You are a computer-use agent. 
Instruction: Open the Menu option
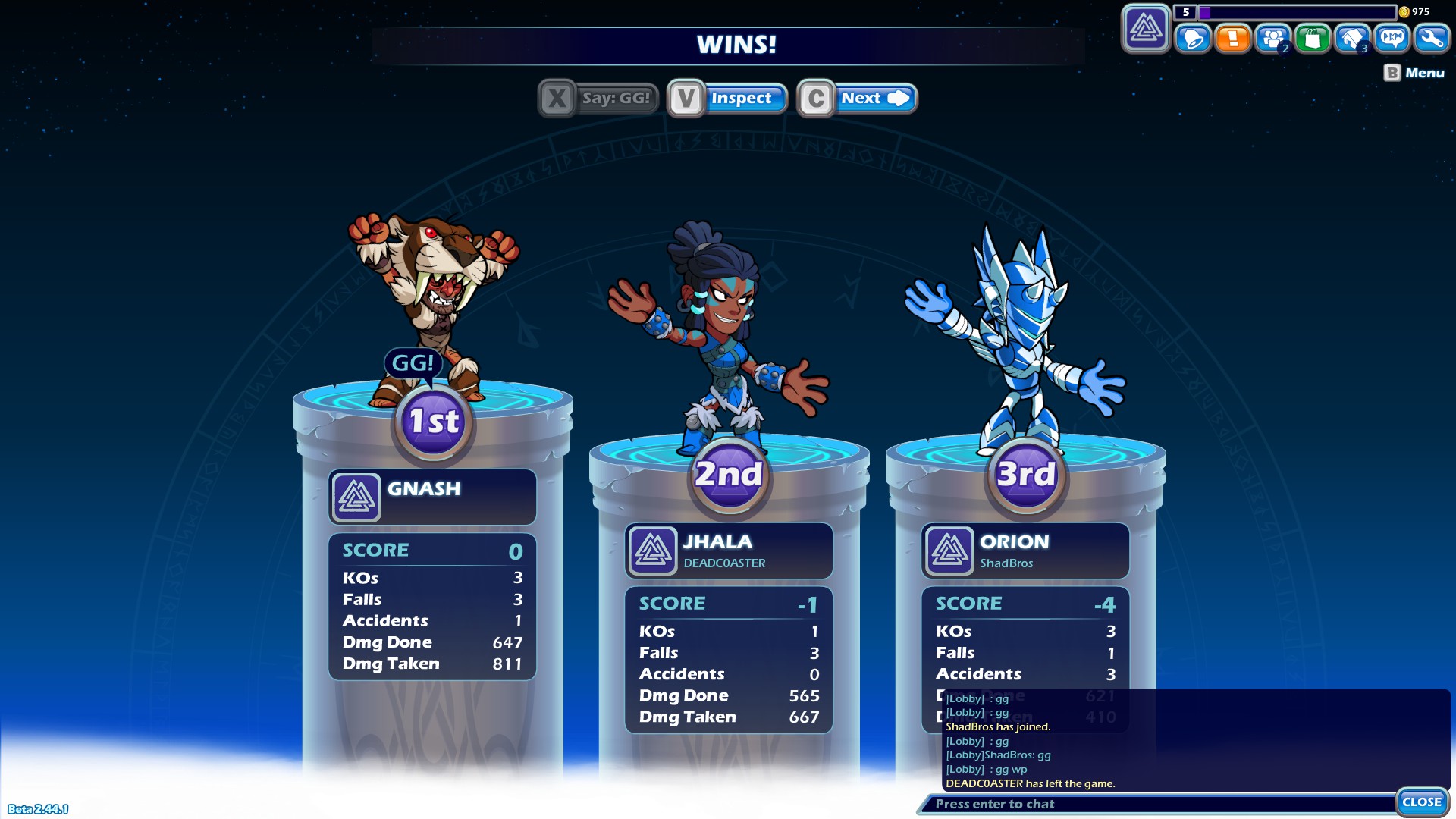1423,73
